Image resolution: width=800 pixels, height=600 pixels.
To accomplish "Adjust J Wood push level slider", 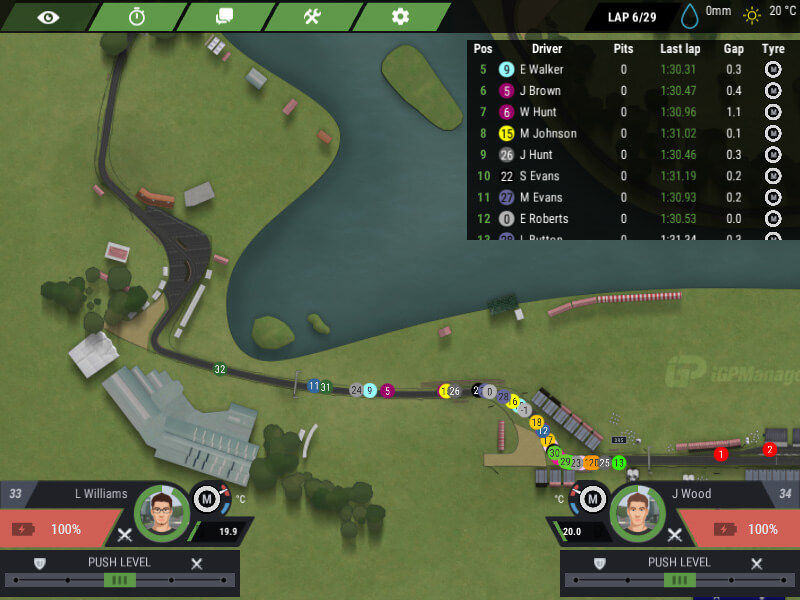I will 679,580.
